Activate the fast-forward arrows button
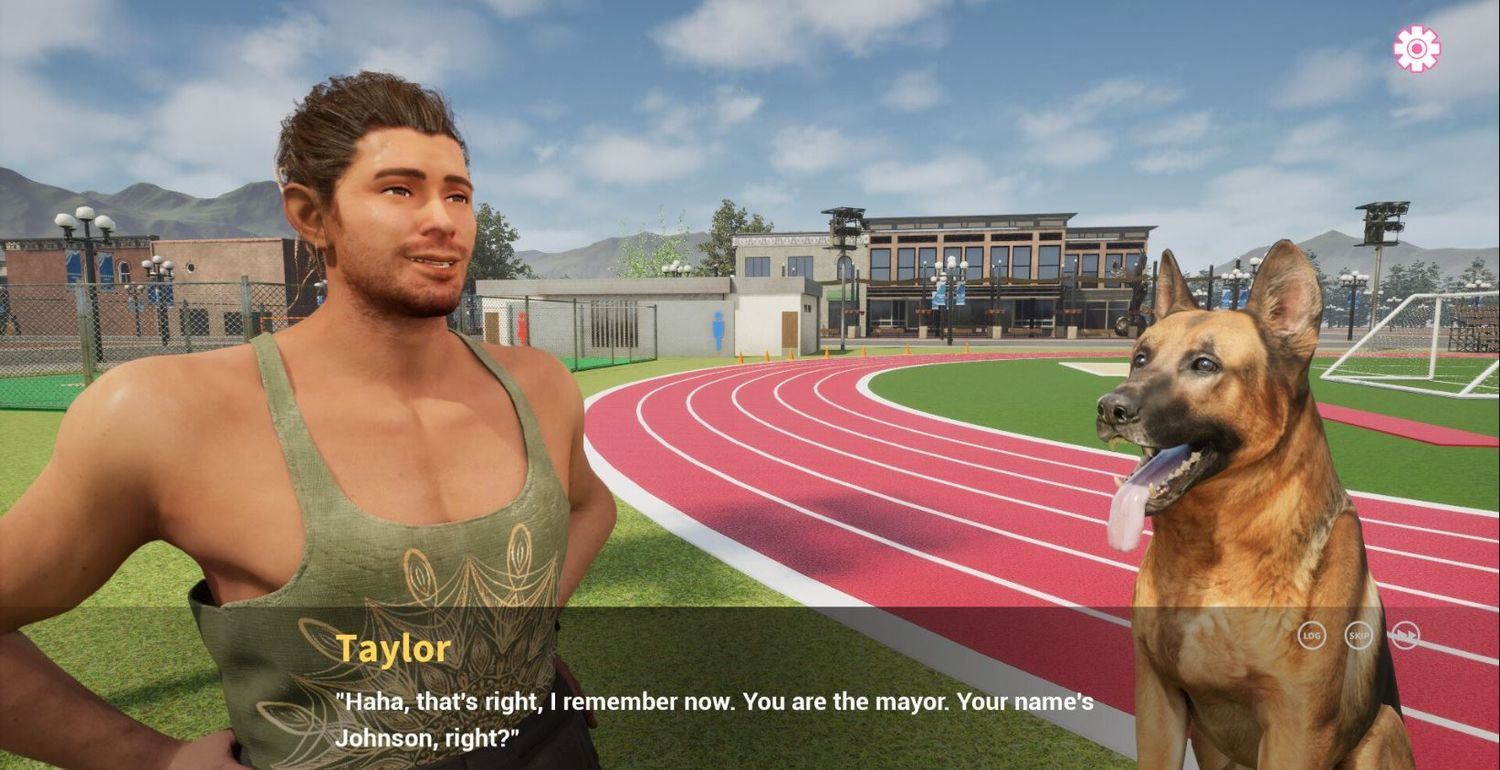 (x=1405, y=635)
